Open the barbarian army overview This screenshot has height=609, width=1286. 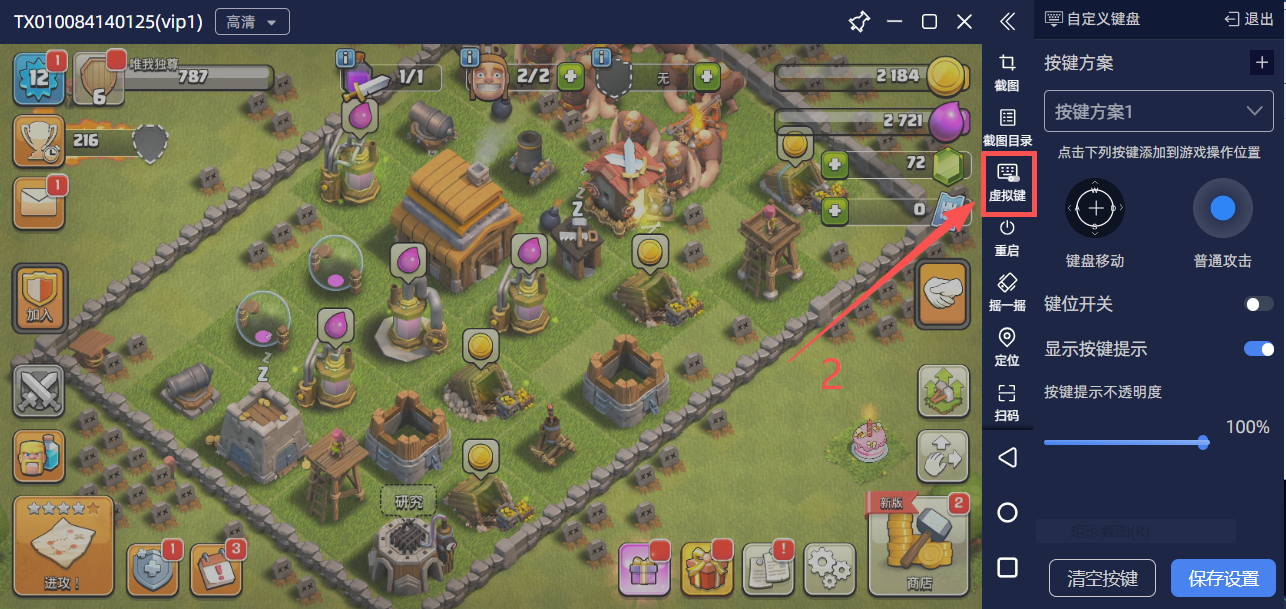[x=38, y=456]
